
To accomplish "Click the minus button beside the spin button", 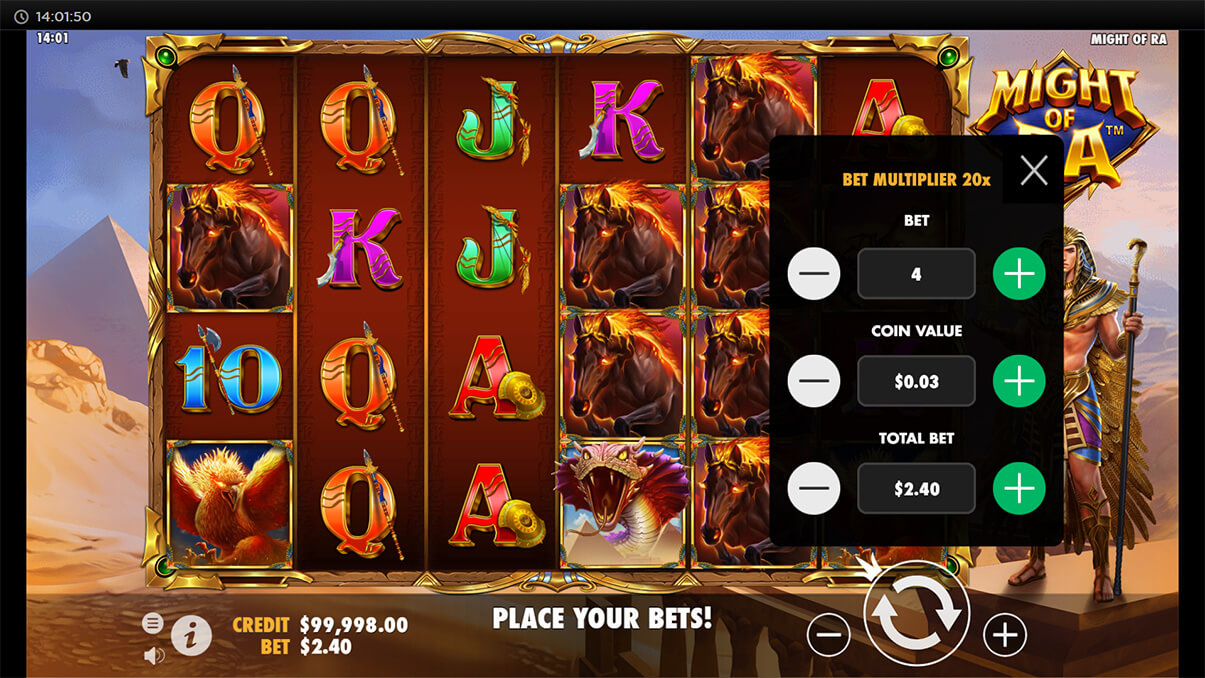I will pyautogui.click(x=828, y=634).
